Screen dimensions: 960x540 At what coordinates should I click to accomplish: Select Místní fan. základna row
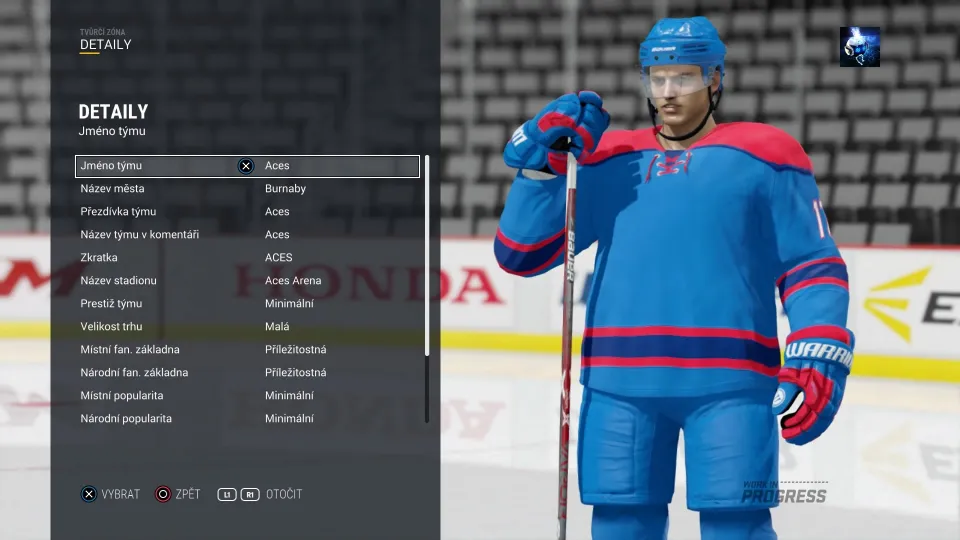coord(247,350)
